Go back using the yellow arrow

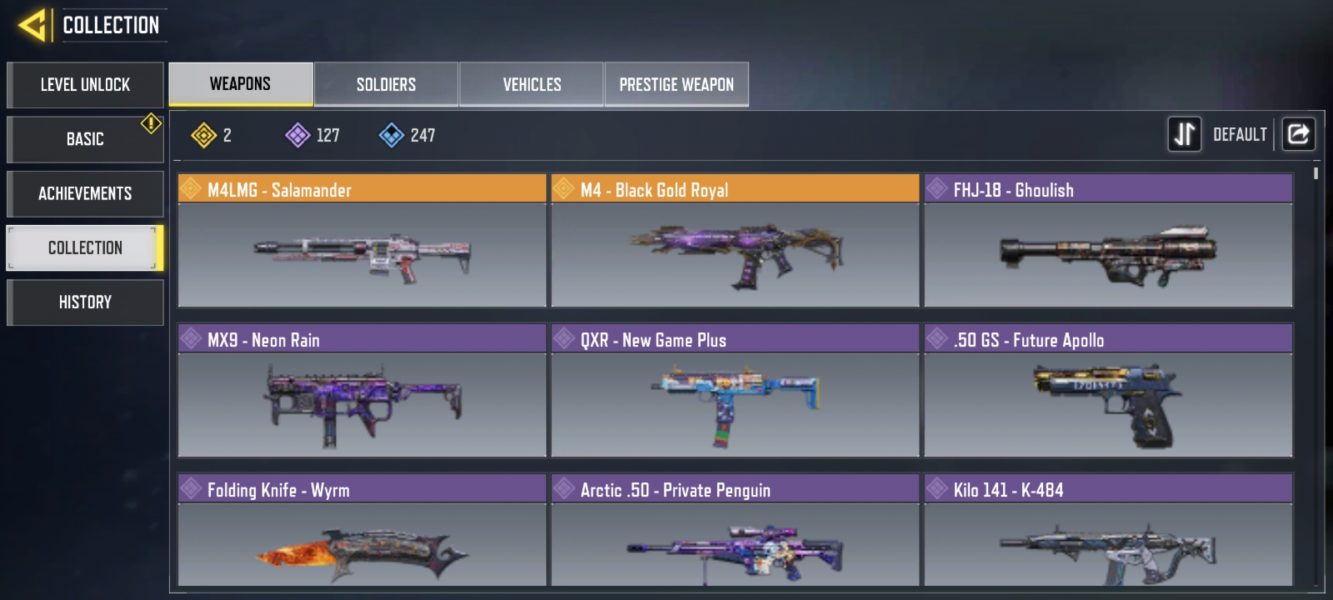point(32,25)
